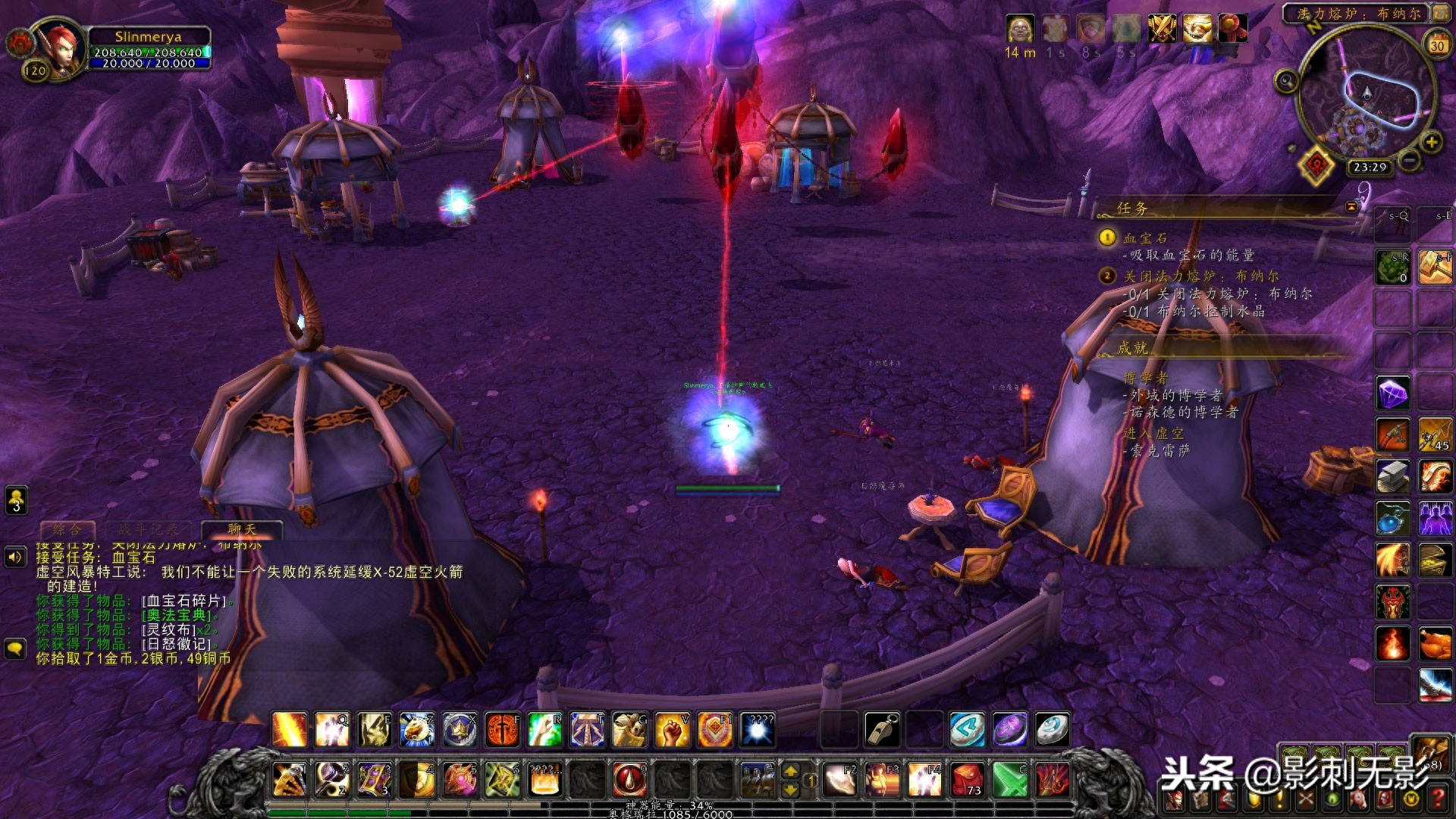Click the minimap zoom-in plus button
1456x819 pixels.
(1431, 142)
